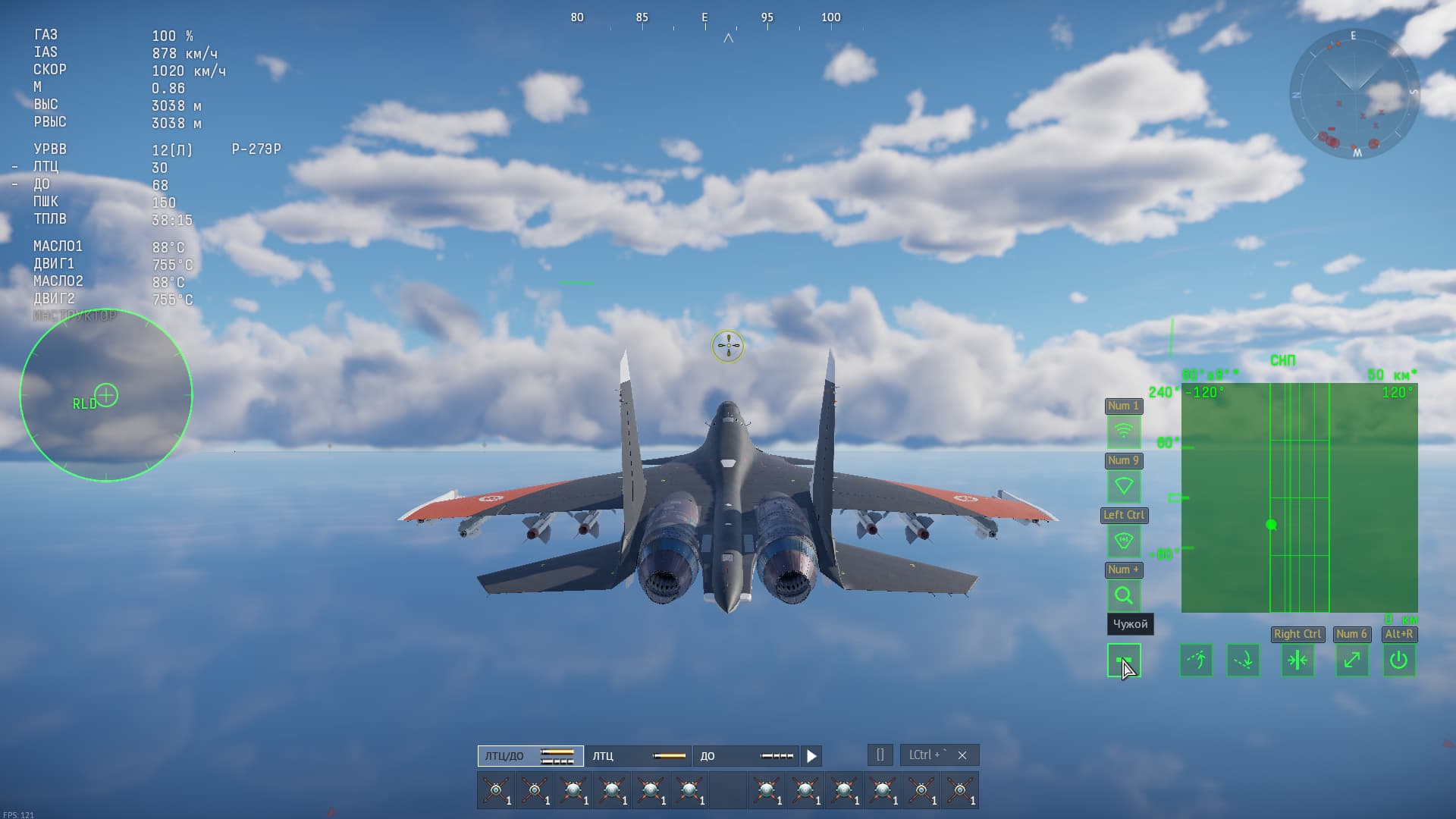1456x819 pixels.
Task: Click the ascending-target arrow radar icon
Action: (x=1196, y=661)
